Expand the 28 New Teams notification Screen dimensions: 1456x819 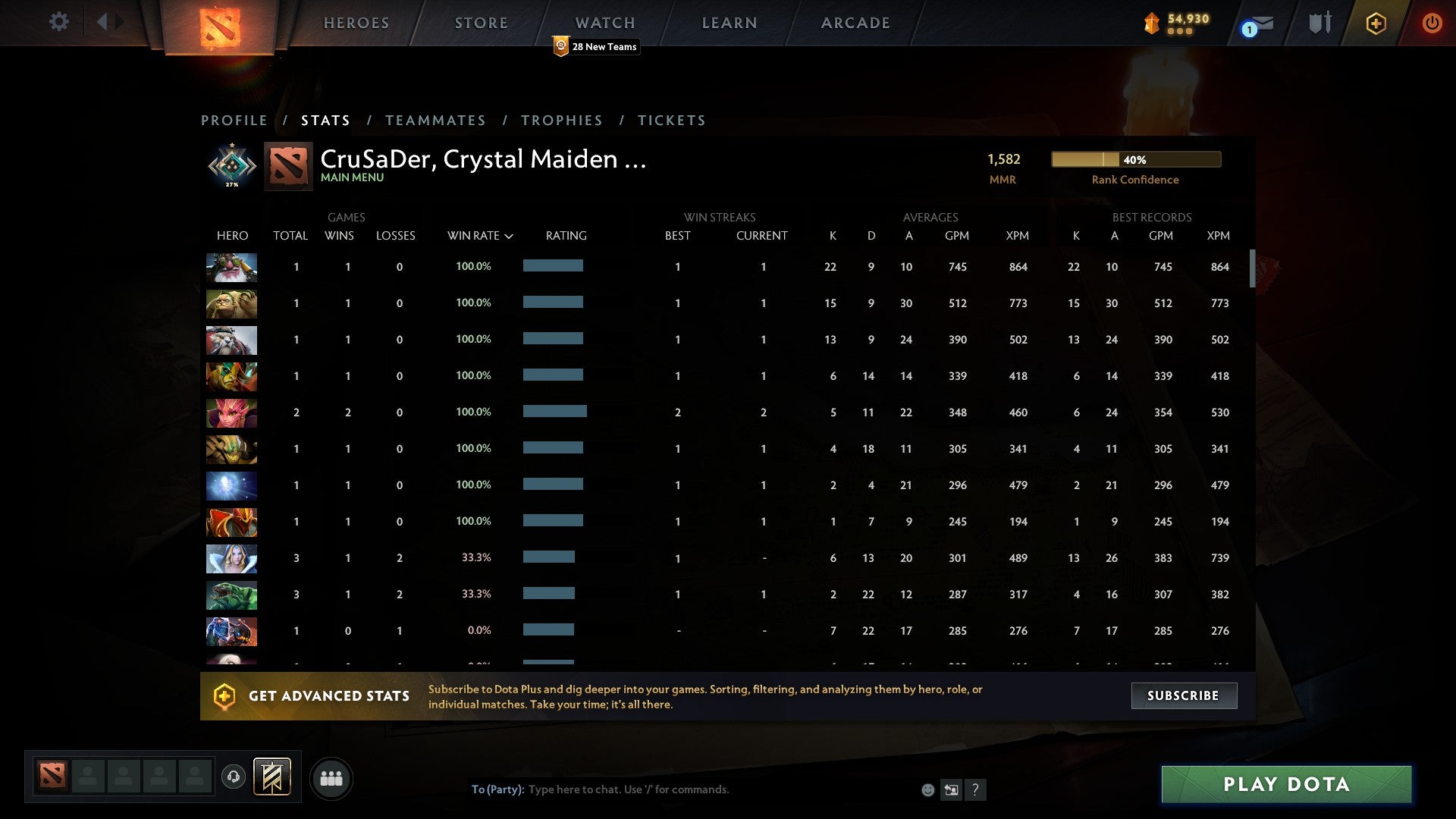click(x=596, y=46)
